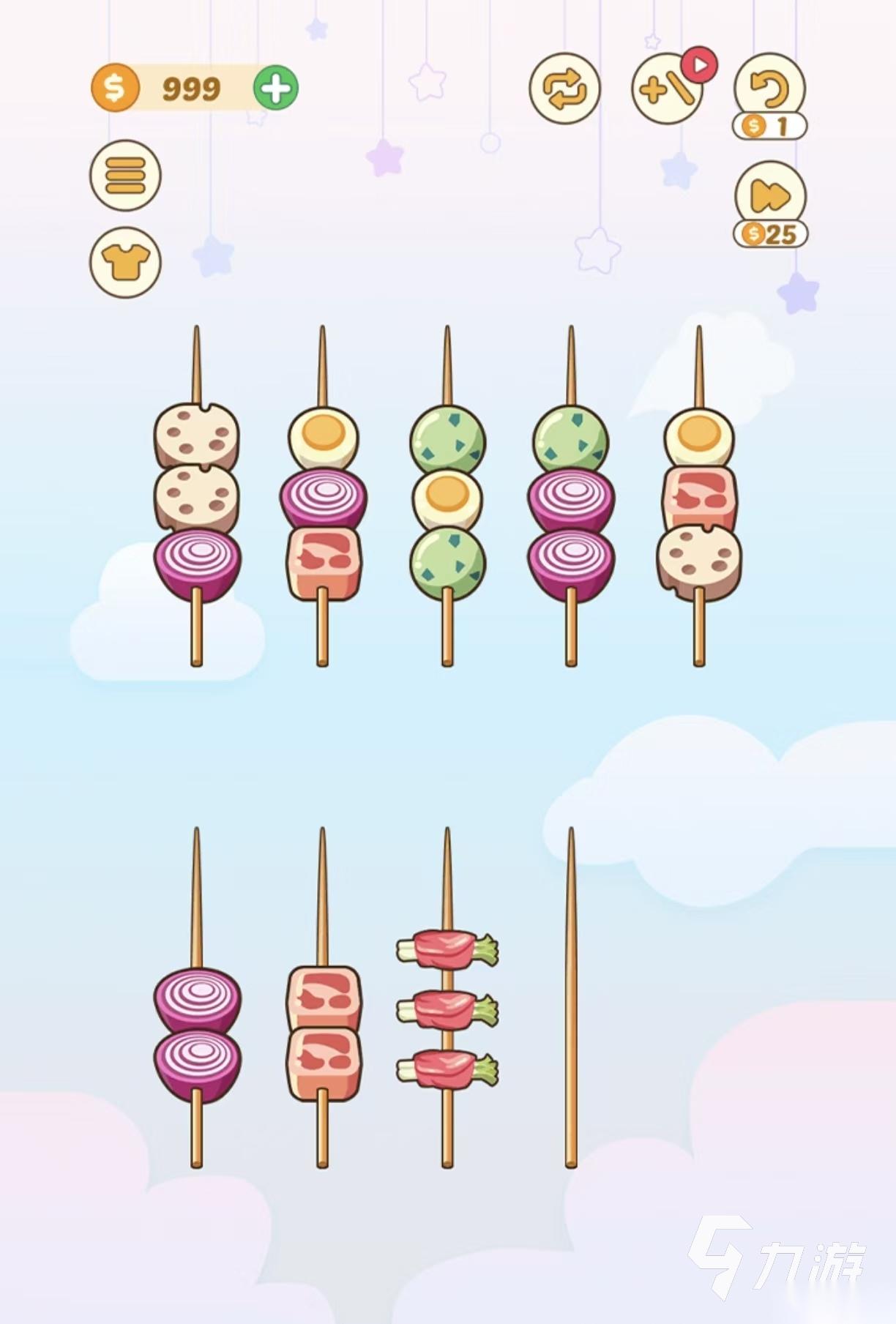Open the hamburger menu button

[125, 176]
